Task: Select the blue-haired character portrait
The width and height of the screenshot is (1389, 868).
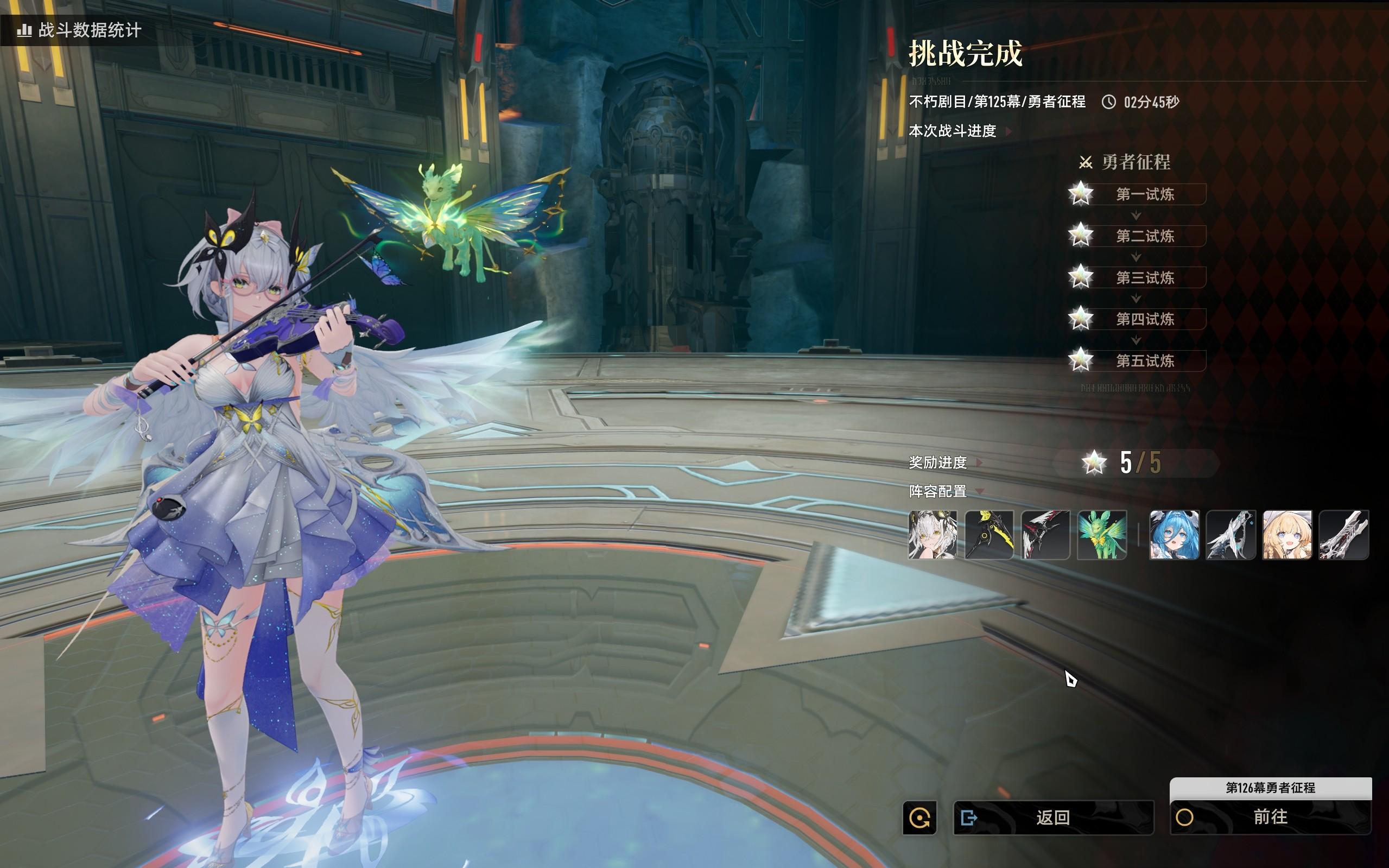Action: tap(1175, 535)
